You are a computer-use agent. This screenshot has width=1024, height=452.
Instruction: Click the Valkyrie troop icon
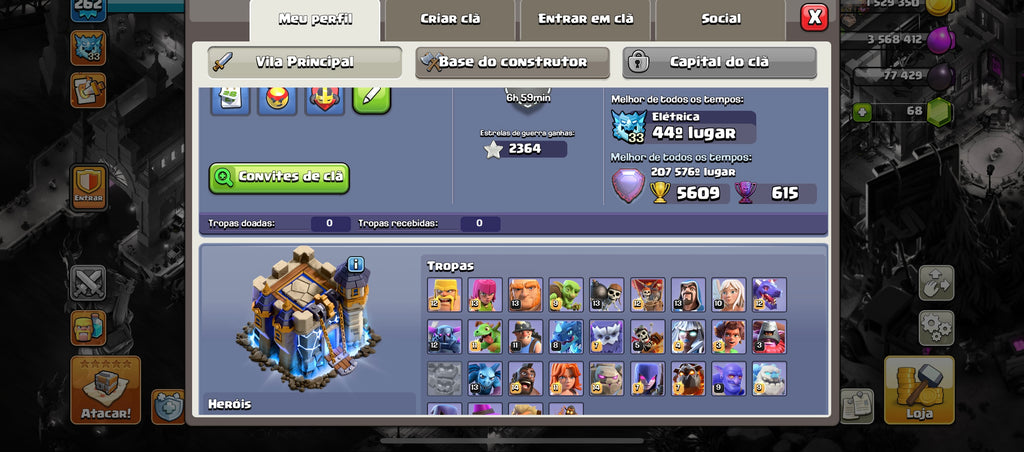(566, 379)
